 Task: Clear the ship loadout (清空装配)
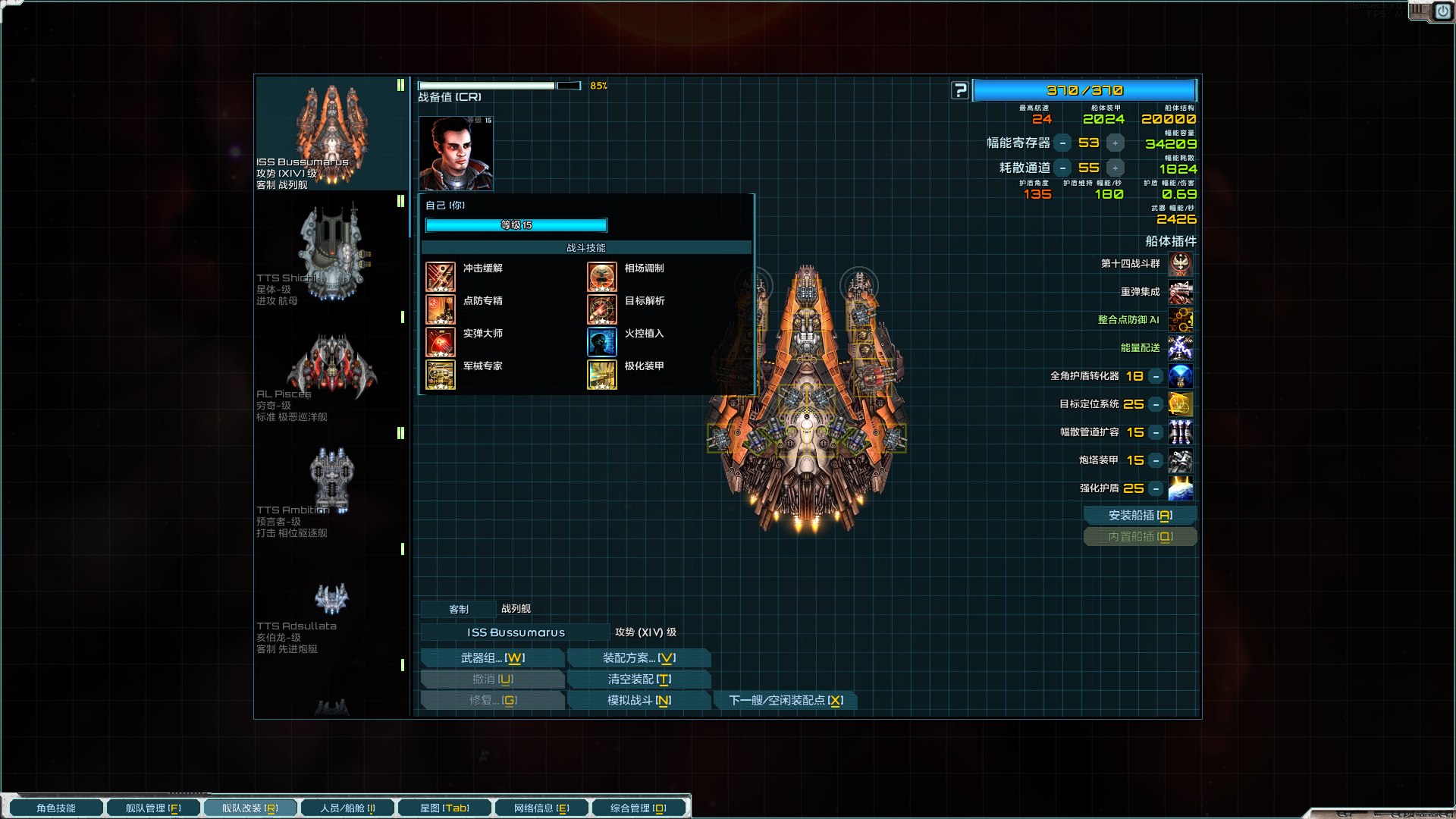pos(639,679)
